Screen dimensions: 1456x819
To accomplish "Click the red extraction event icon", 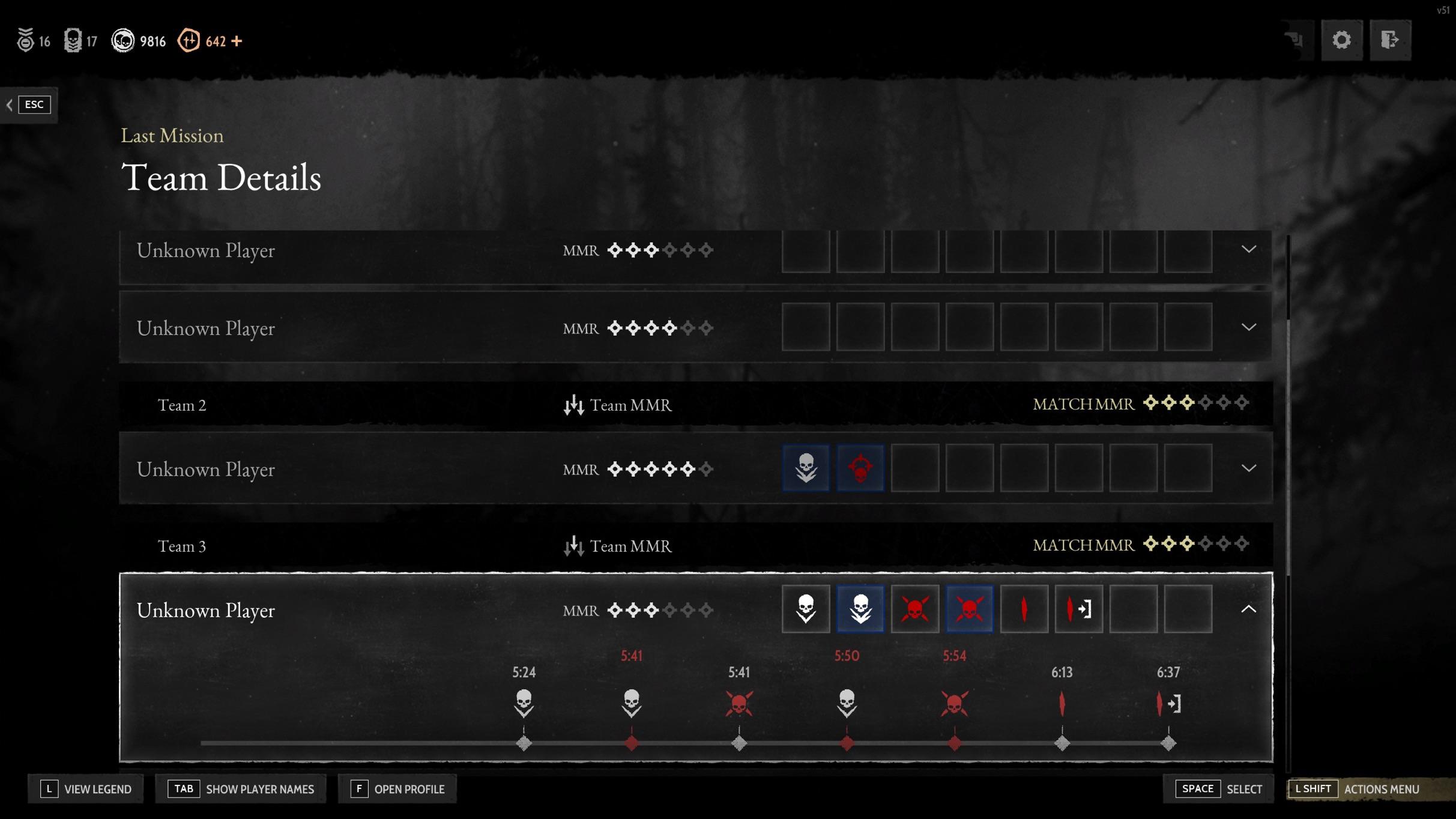I will pos(1078,609).
